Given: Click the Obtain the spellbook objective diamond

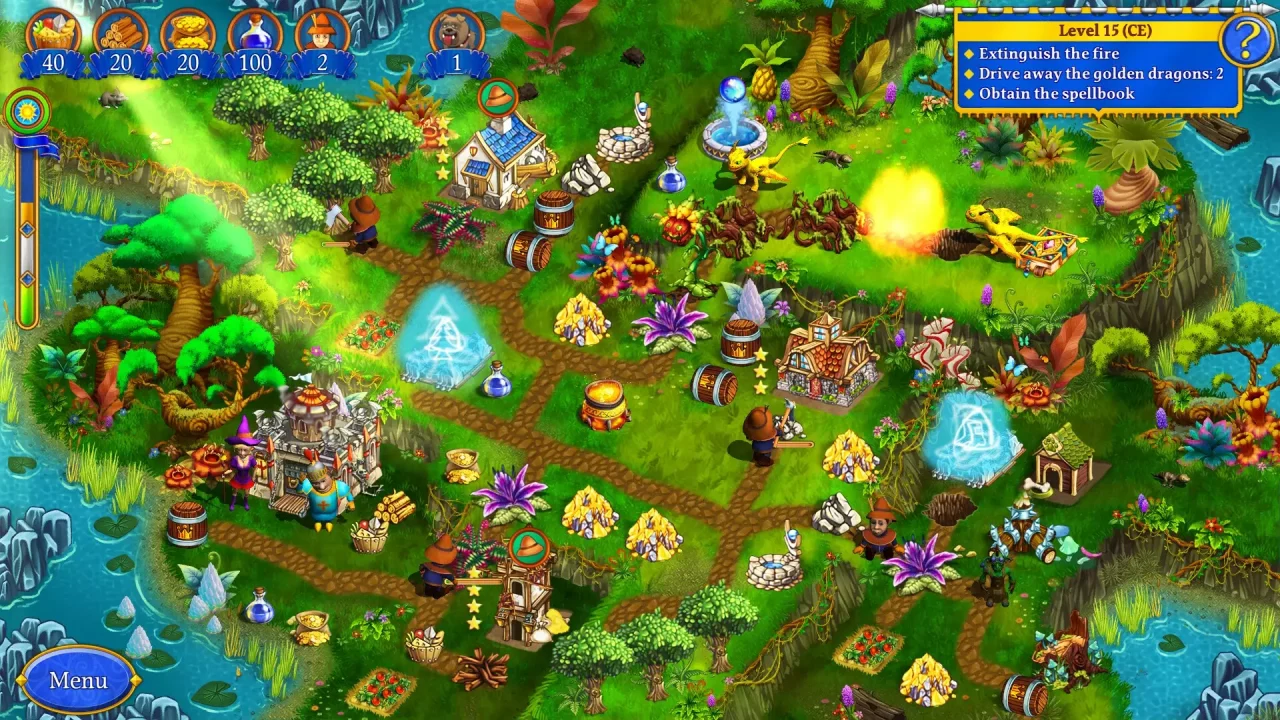Looking at the screenshot, I should coord(968,92).
